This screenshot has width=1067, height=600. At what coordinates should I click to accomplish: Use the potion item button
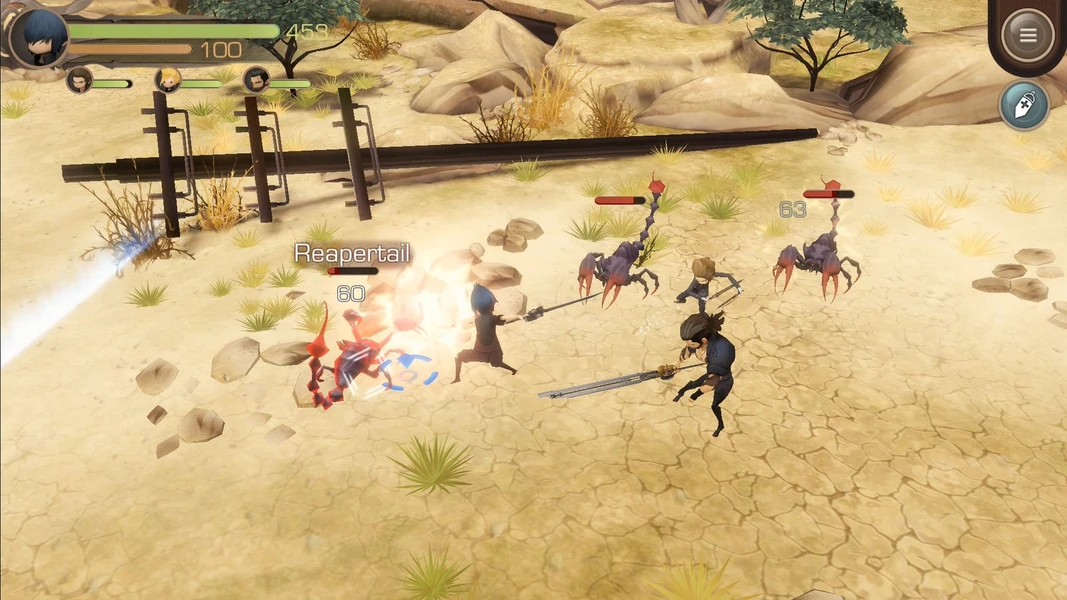[1023, 106]
